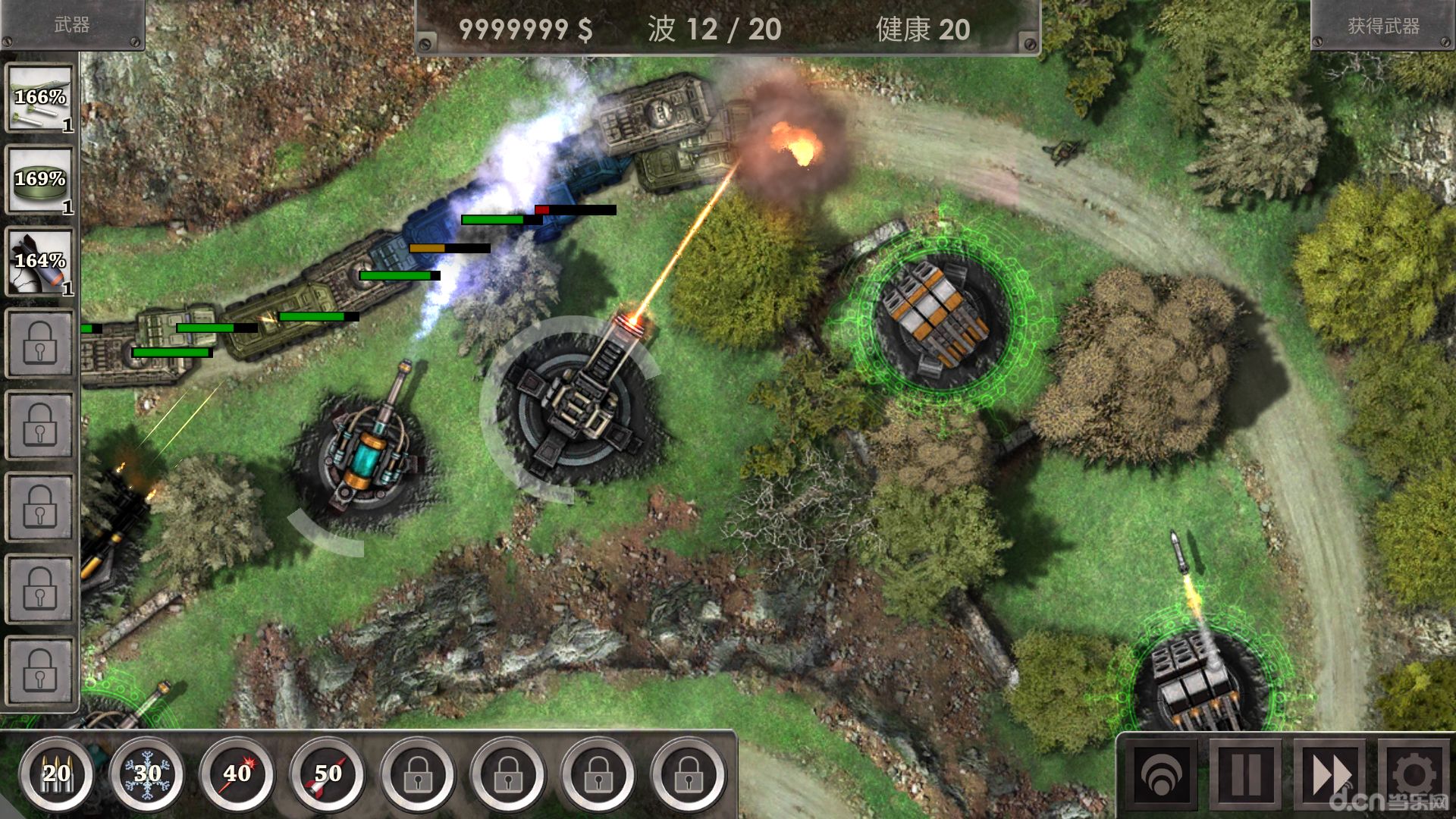1456x819 pixels.
Task: Open the 武器 weapons panel
Action: pyautogui.click(x=72, y=25)
